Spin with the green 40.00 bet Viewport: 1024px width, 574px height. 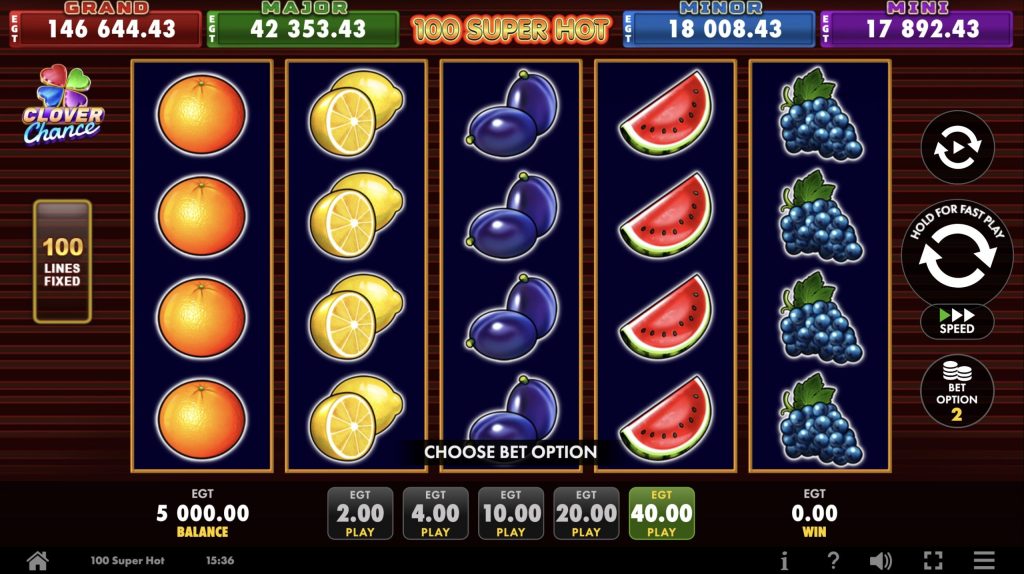pos(661,514)
